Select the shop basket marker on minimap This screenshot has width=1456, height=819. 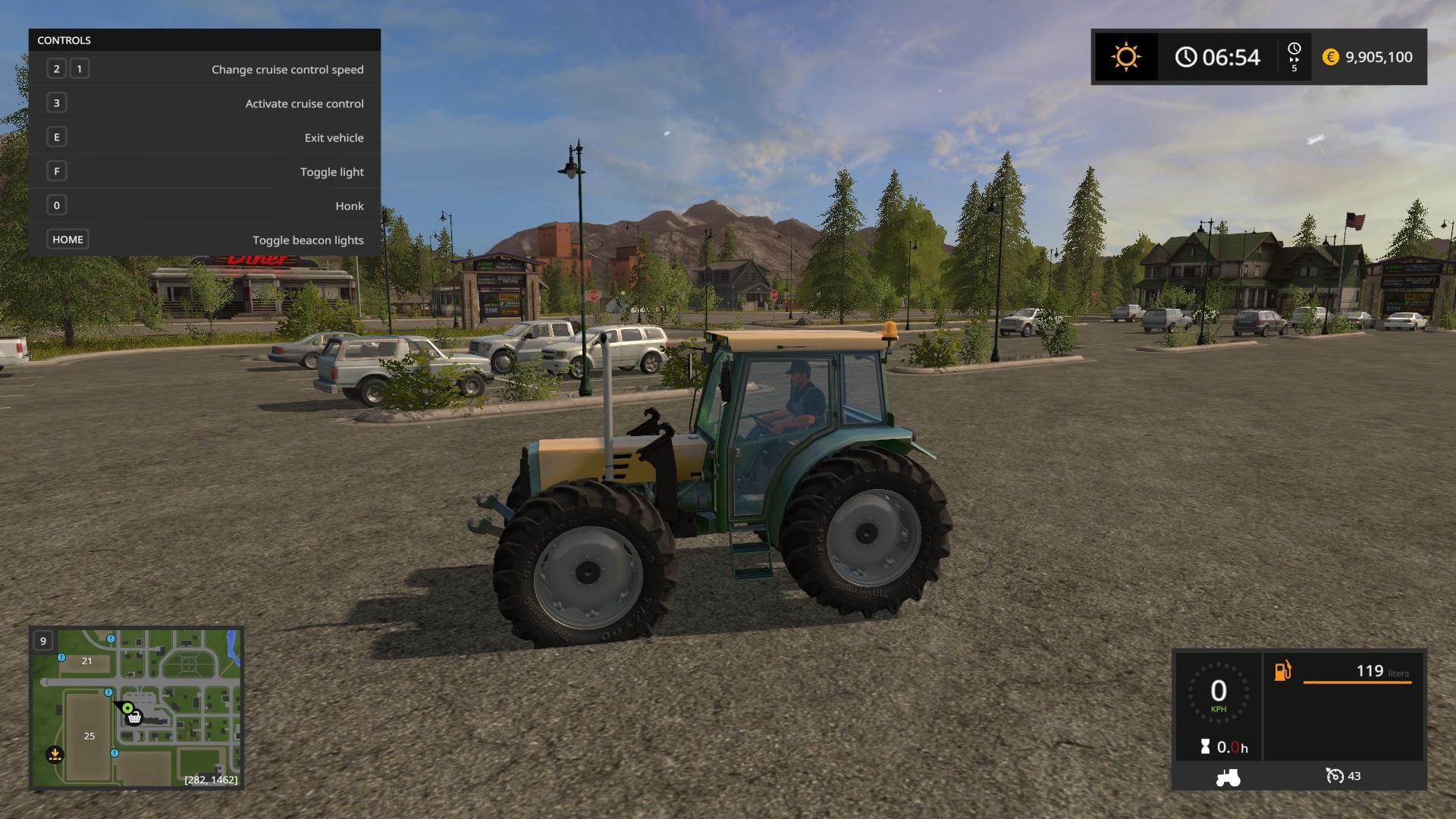134,717
